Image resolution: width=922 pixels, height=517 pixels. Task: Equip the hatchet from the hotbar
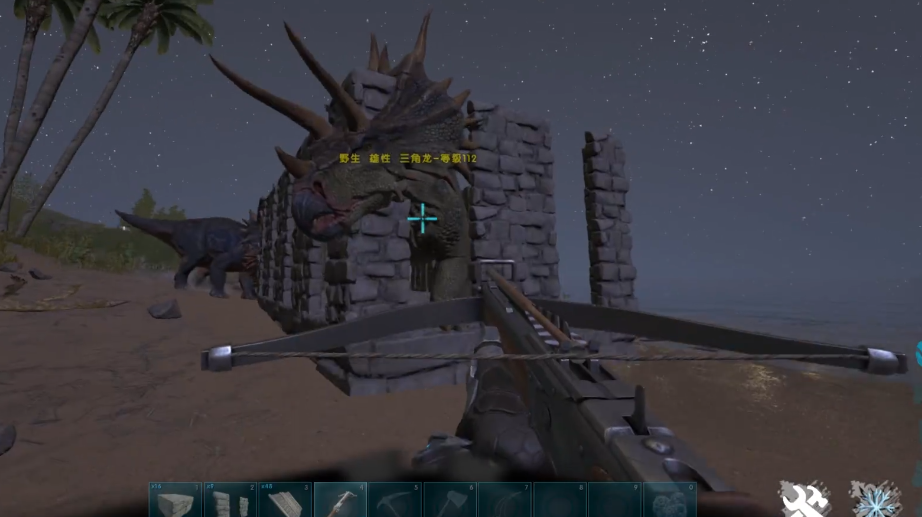tap(449, 500)
